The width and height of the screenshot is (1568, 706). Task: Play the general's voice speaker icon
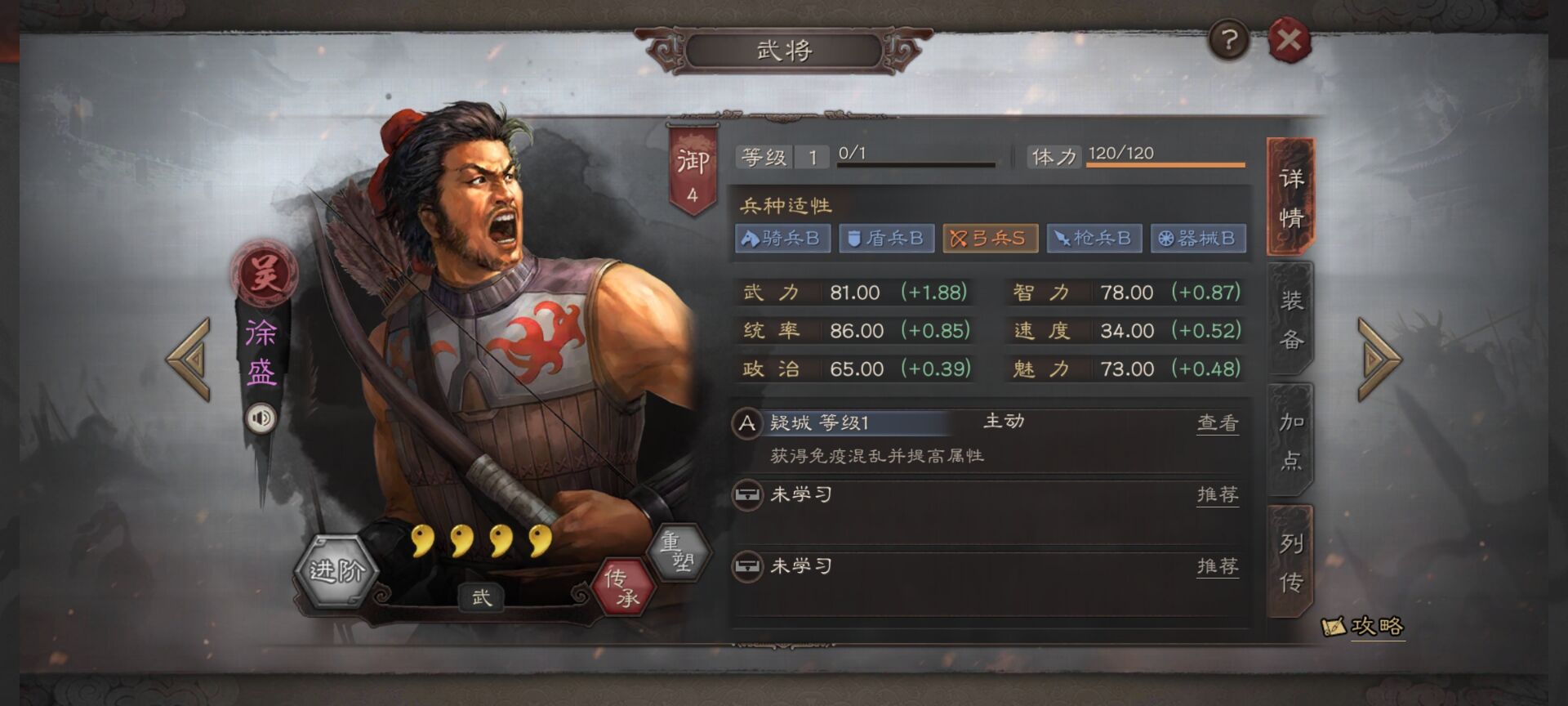pos(261,418)
